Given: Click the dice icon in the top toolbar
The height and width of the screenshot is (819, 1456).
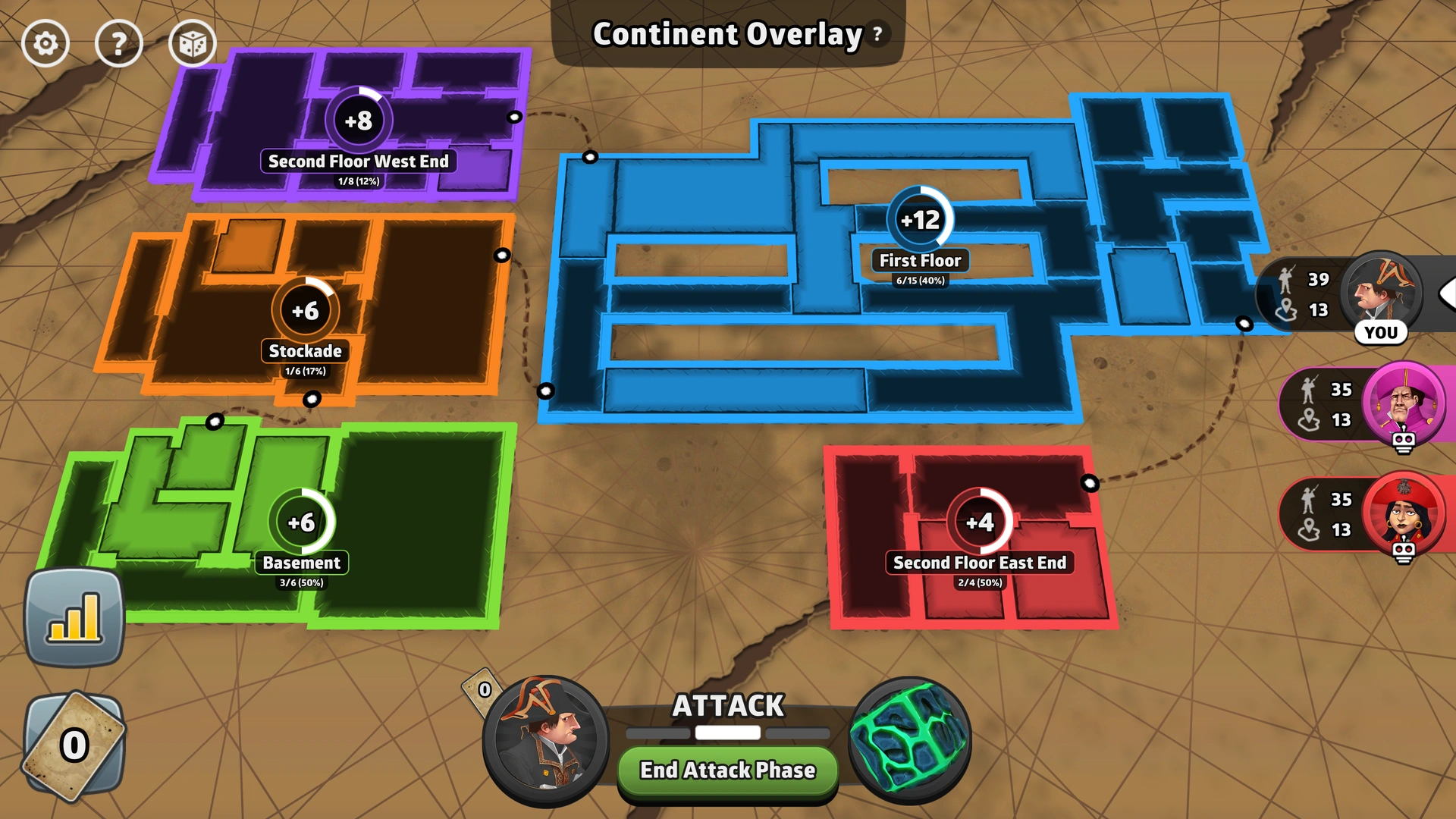Looking at the screenshot, I should coord(192,43).
